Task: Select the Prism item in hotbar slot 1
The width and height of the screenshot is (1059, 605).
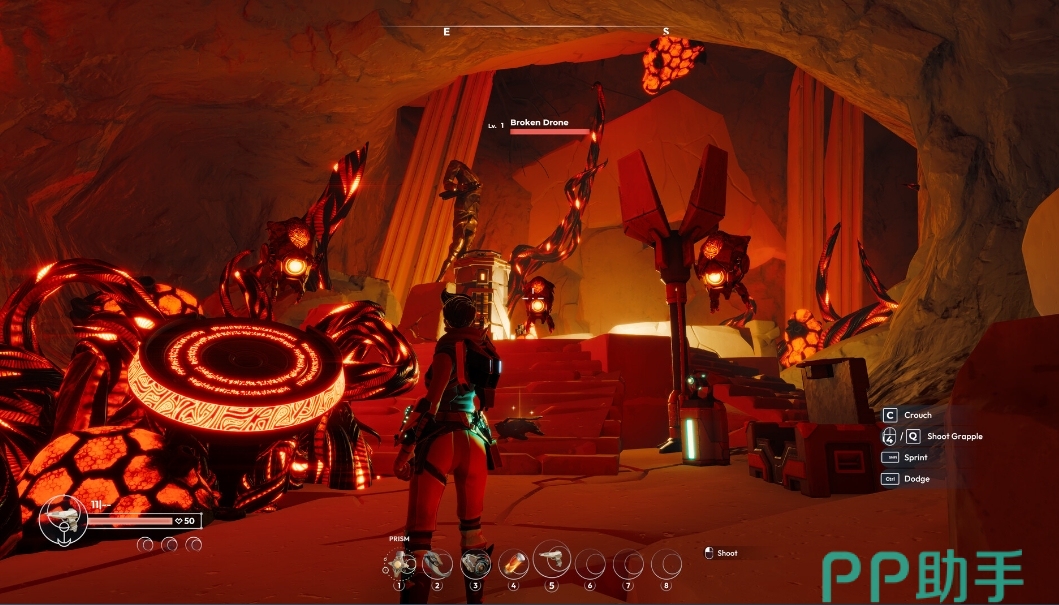Action: point(400,564)
